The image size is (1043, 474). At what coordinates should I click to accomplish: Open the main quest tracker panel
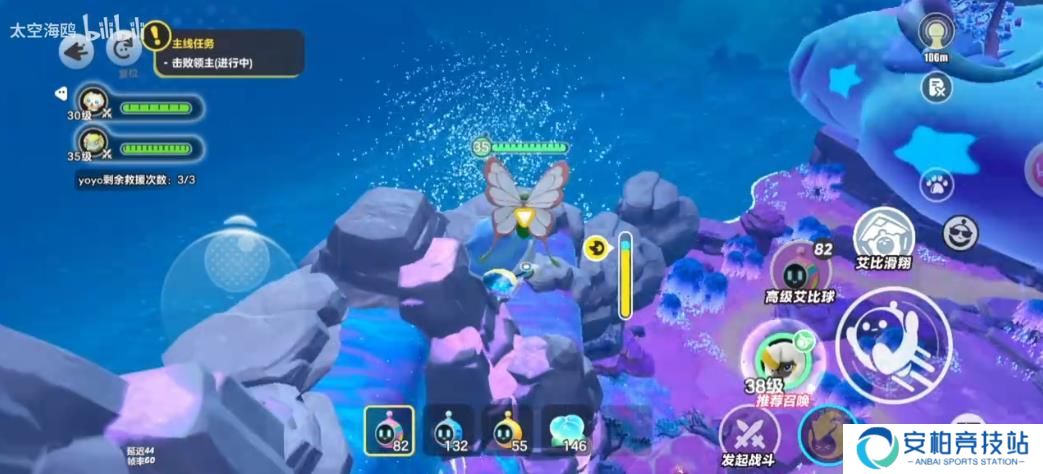pyautogui.click(x=228, y=53)
